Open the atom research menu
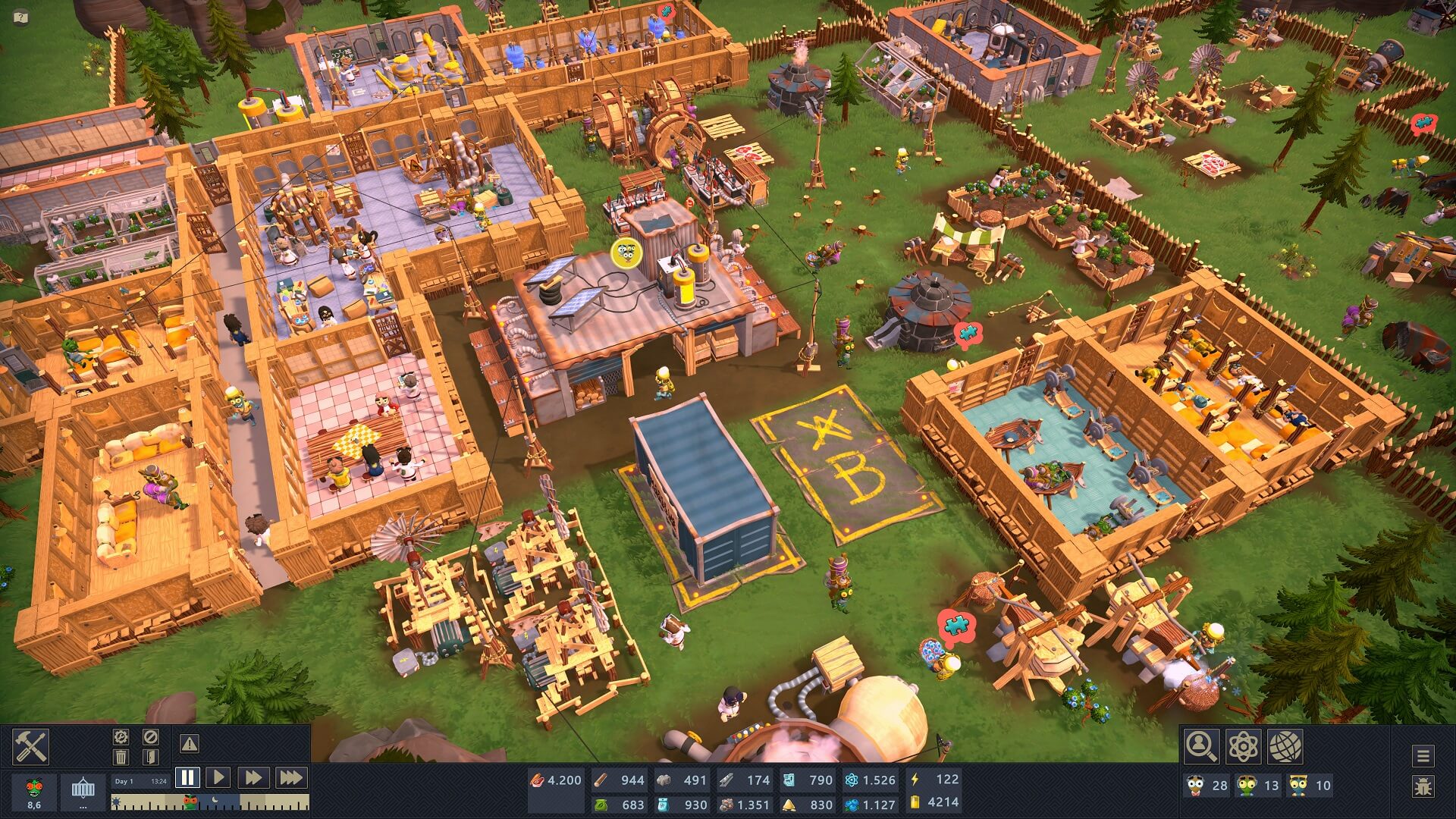The image size is (1456, 819). tap(1243, 746)
